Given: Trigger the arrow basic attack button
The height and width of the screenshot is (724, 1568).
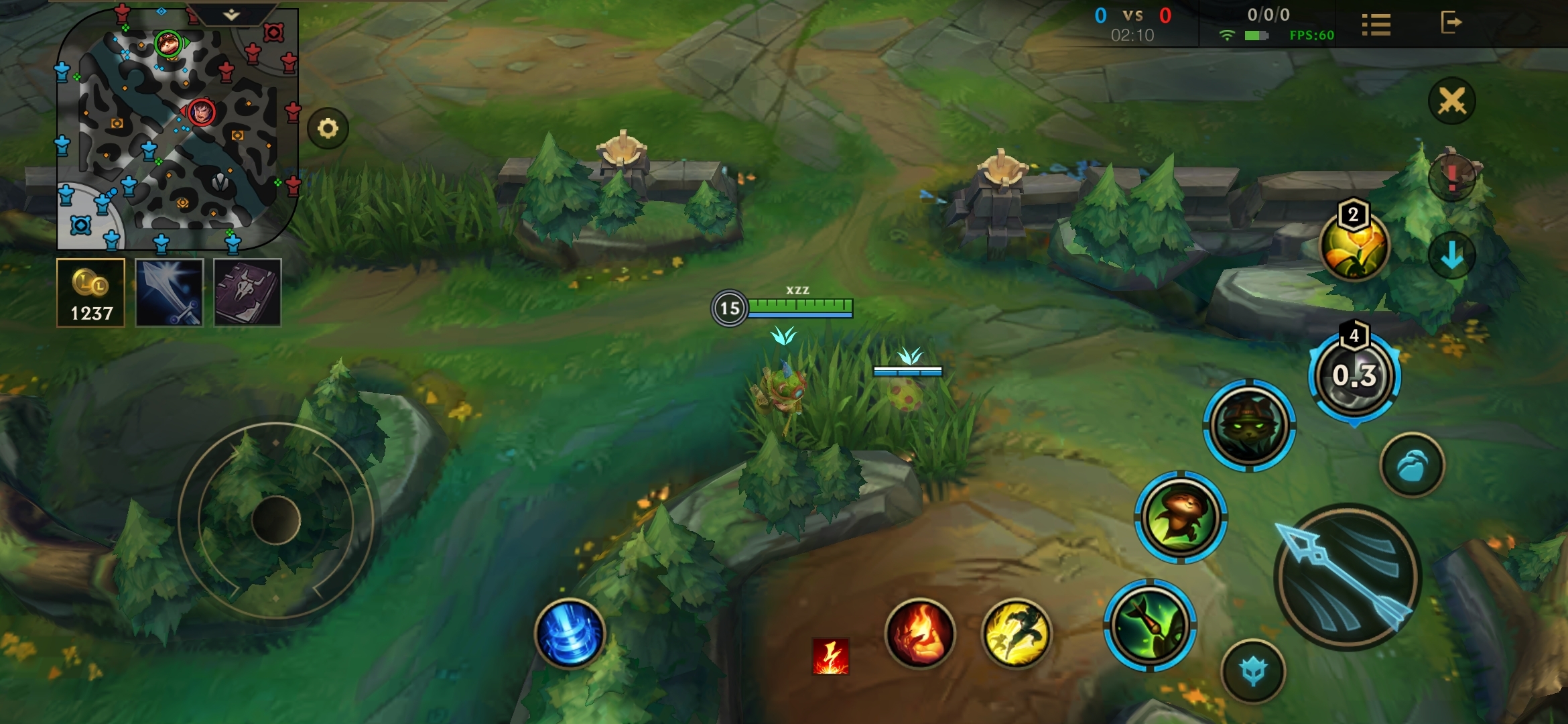Looking at the screenshot, I should 1347,577.
